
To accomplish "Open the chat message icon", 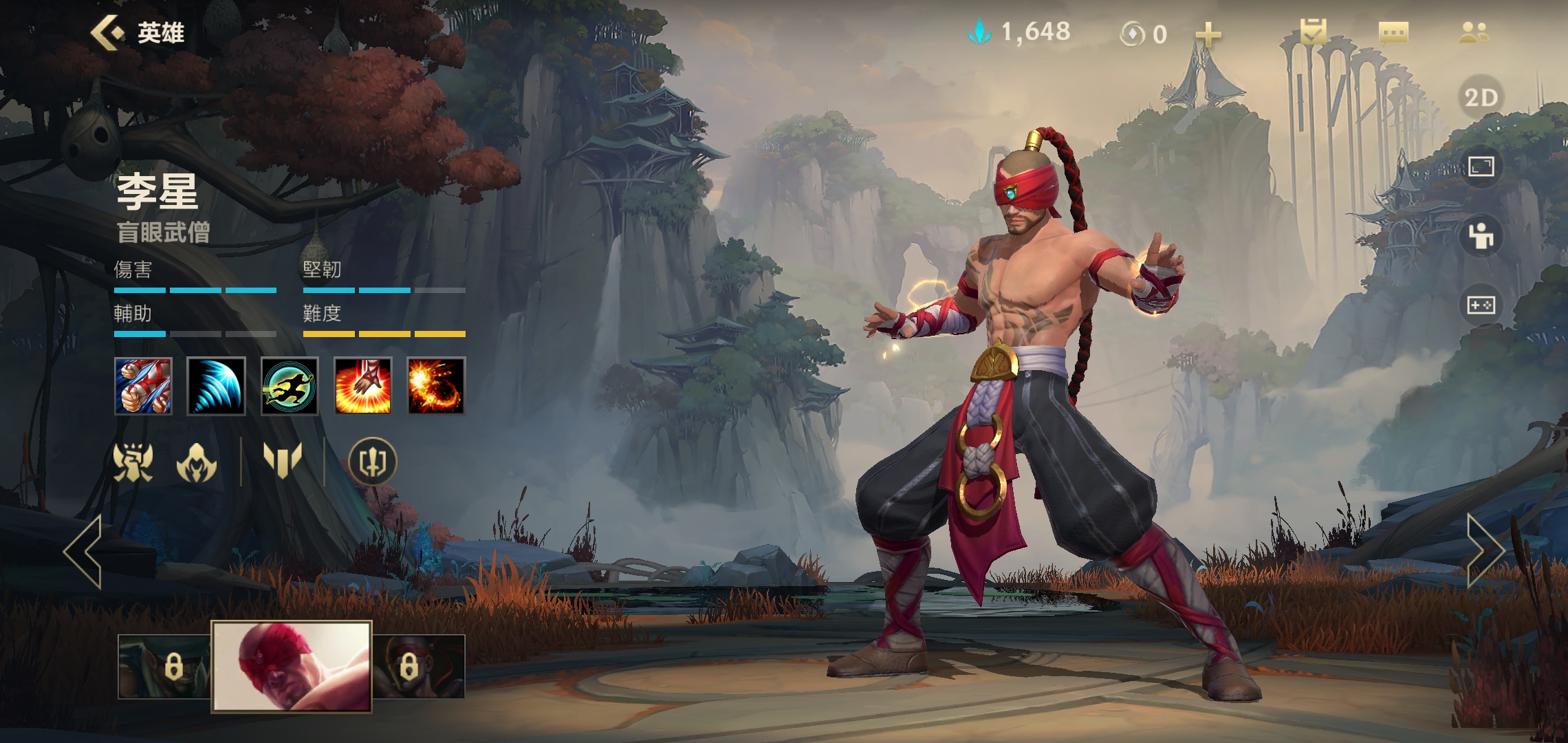I will 1393,32.
